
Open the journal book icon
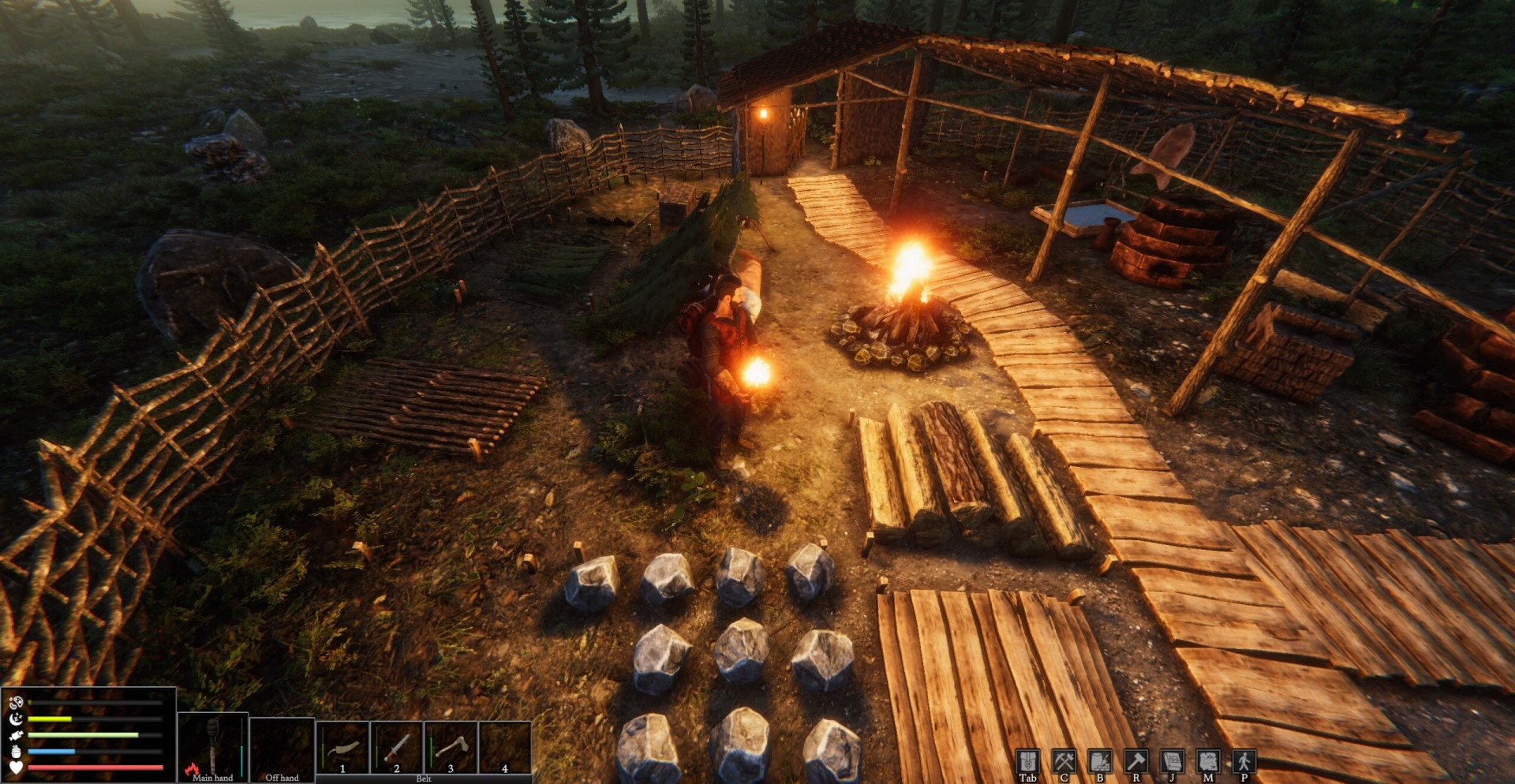click(1172, 761)
